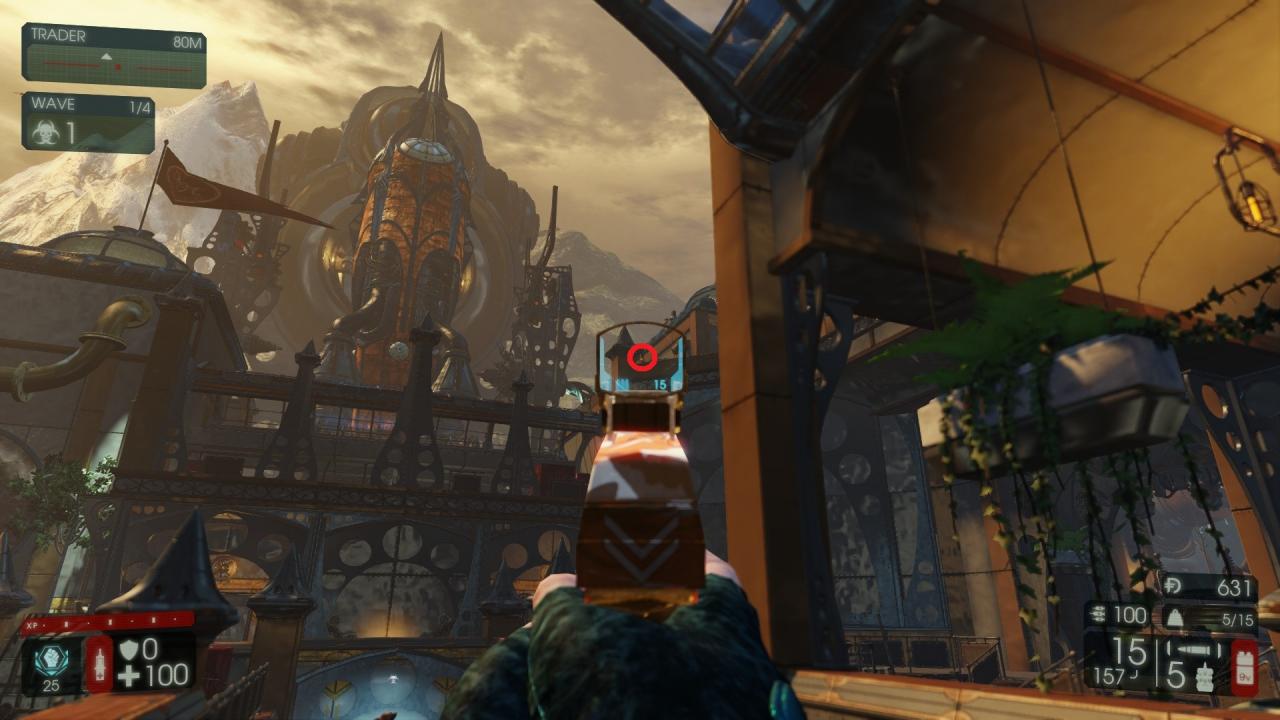Toggle the red 9V flashlight battery icon
The height and width of the screenshot is (720, 1280).
click(x=1243, y=667)
